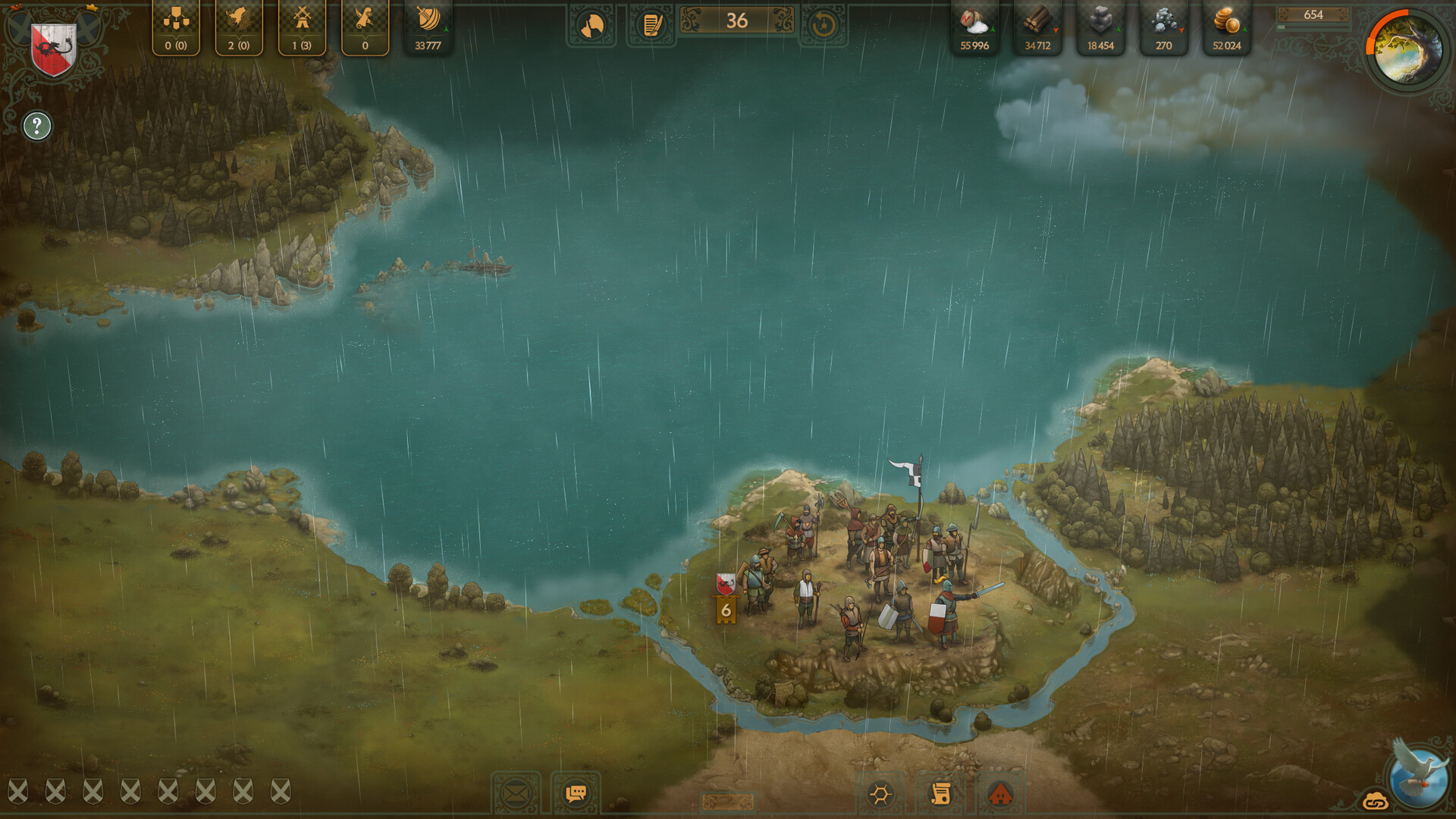Screen dimensions: 1456x819
Task: Open the hexagon technology button
Action: click(880, 795)
